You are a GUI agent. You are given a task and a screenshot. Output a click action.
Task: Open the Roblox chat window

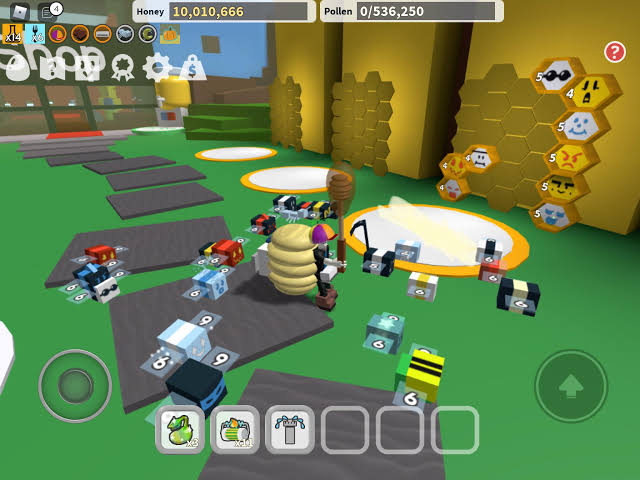coord(48,11)
